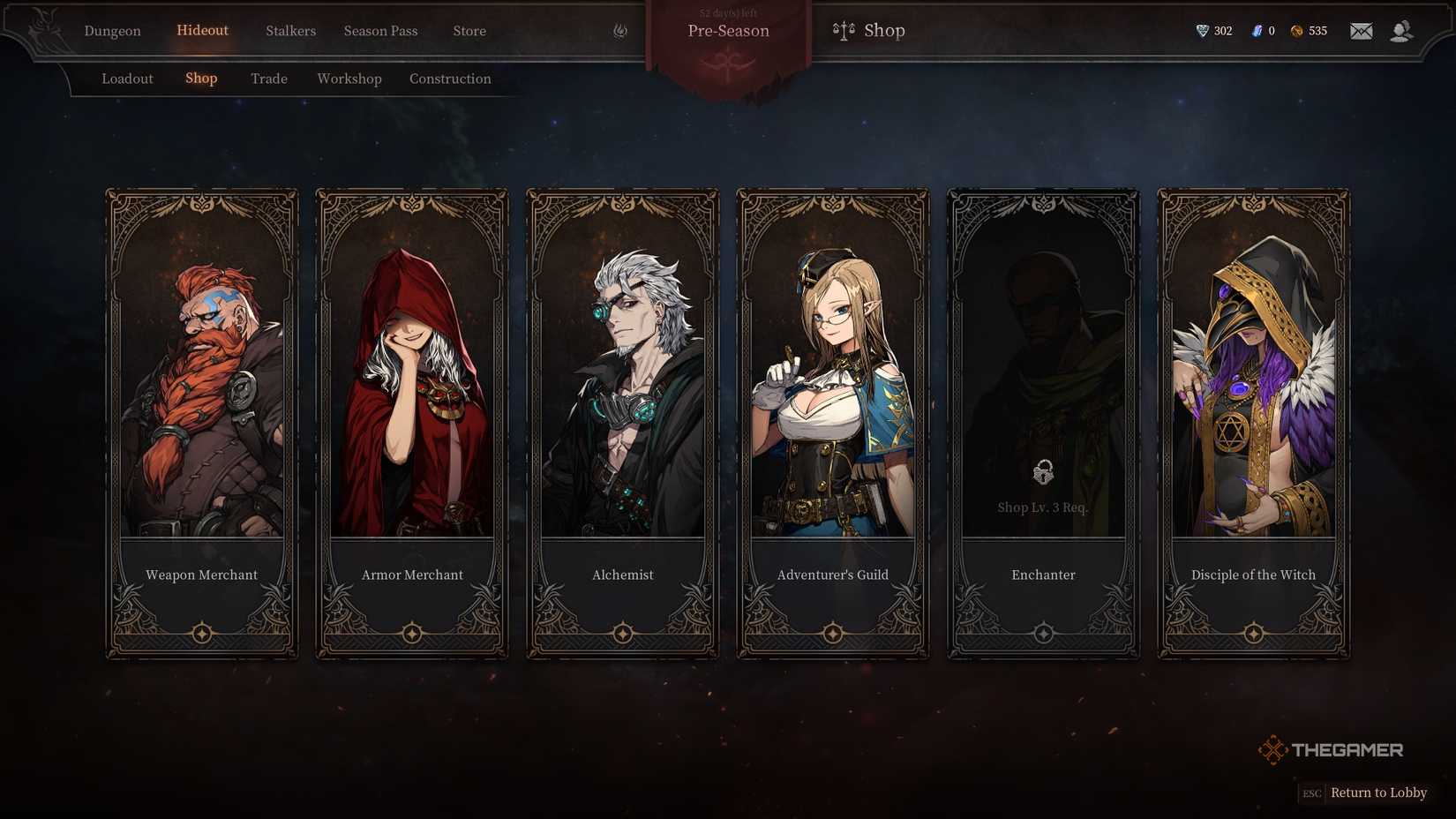Image resolution: width=1456 pixels, height=819 pixels.
Task: Choose the Weapon Merchant card
Action: tap(202, 424)
